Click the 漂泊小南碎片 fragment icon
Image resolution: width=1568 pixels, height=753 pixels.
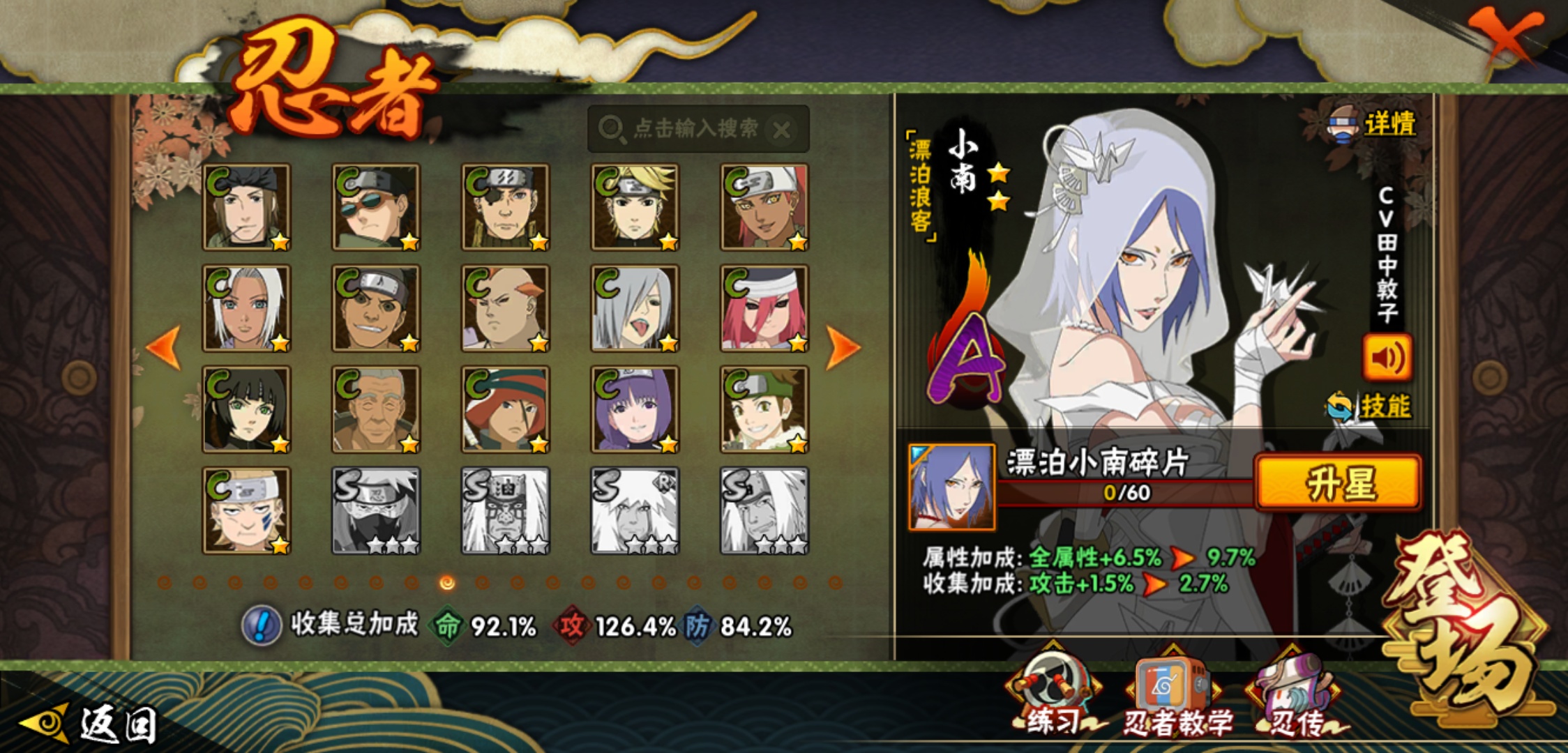[951, 487]
